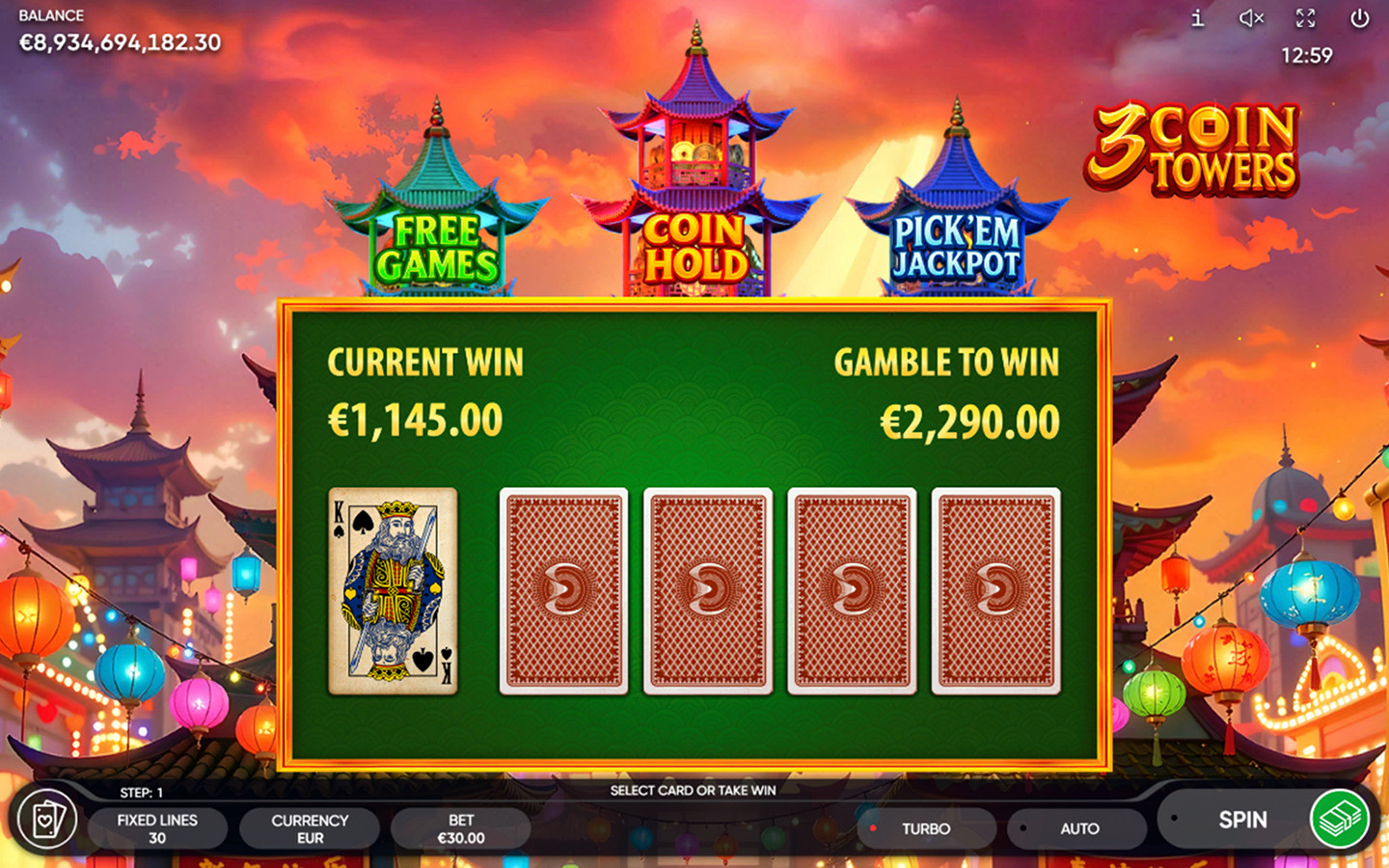The image size is (1389, 868).
Task: Mute the game sound
Action: 1251,16
